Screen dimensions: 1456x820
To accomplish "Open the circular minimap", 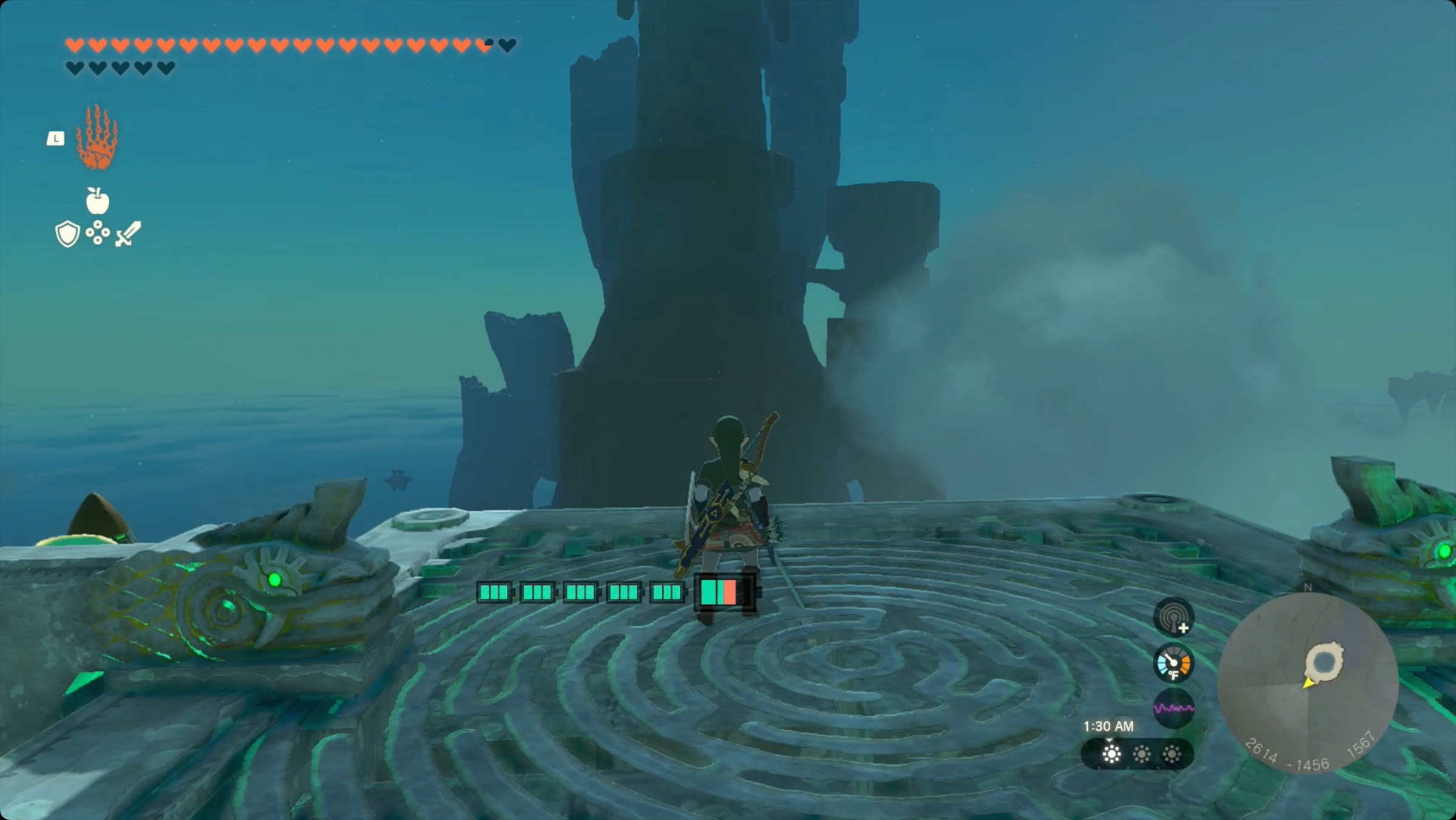I will (1308, 682).
